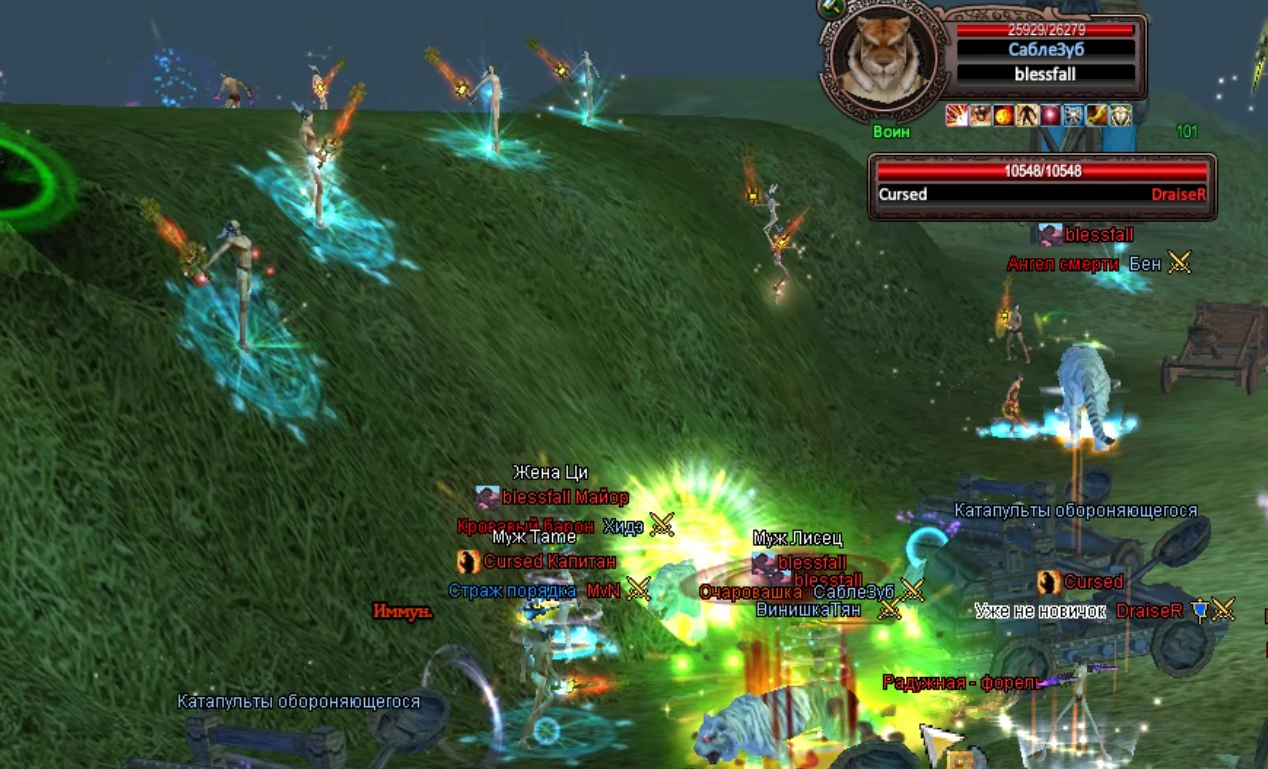Click the tiger portrait of the target

tap(881, 59)
